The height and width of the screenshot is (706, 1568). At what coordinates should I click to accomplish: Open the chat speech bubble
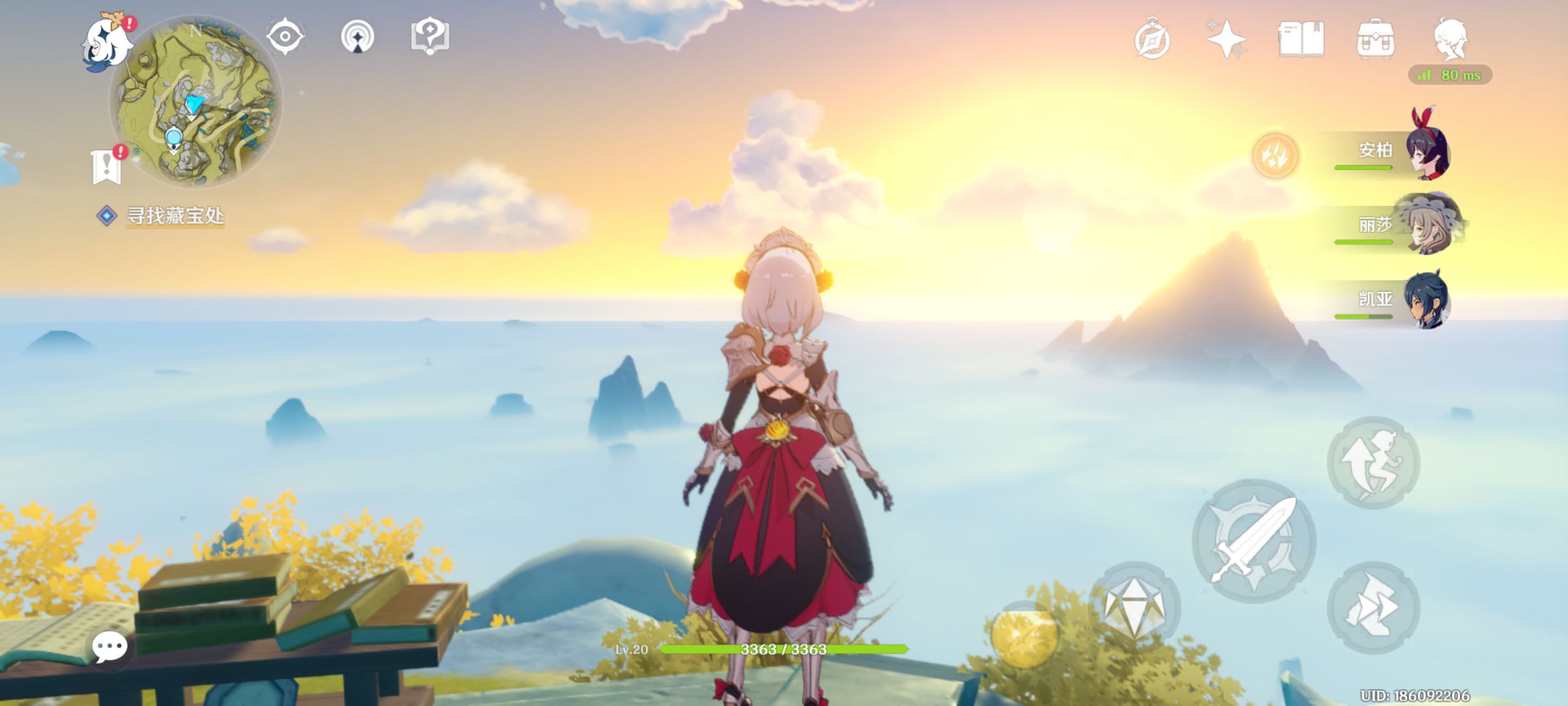[x=109, y=647]
